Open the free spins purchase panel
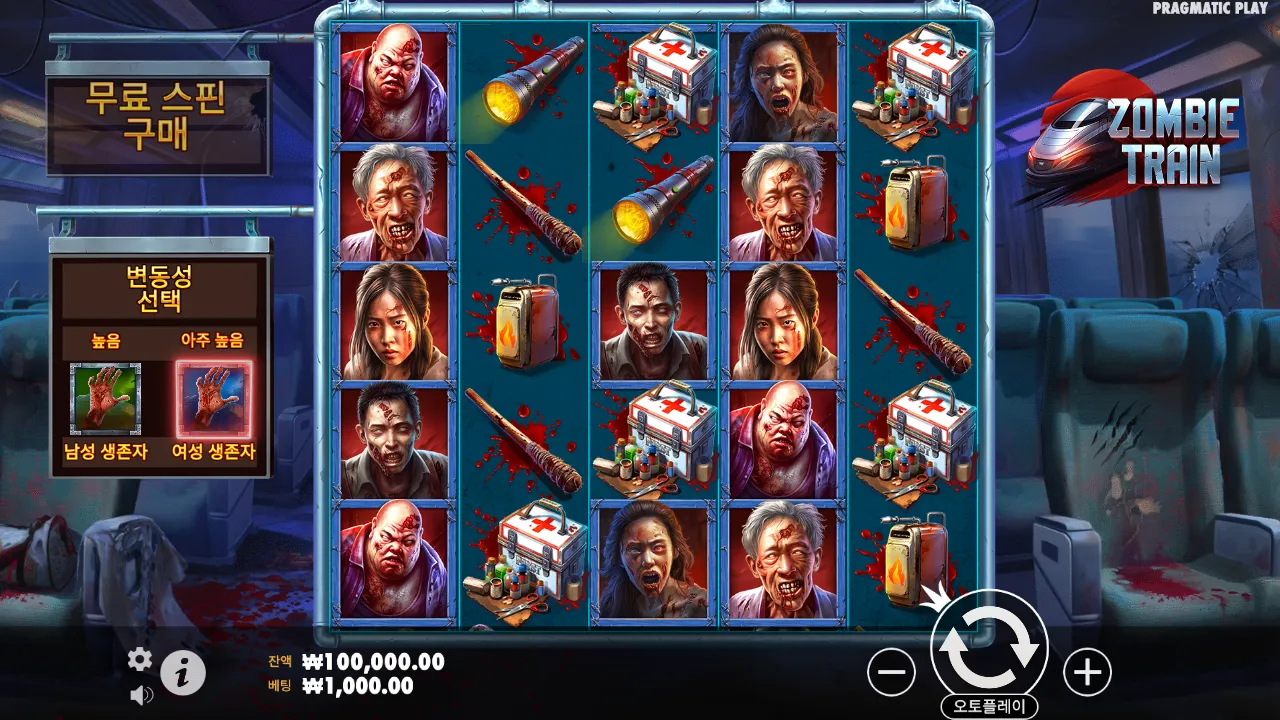The width and height of the screenshot is (1280, 720). click(157, 116)
